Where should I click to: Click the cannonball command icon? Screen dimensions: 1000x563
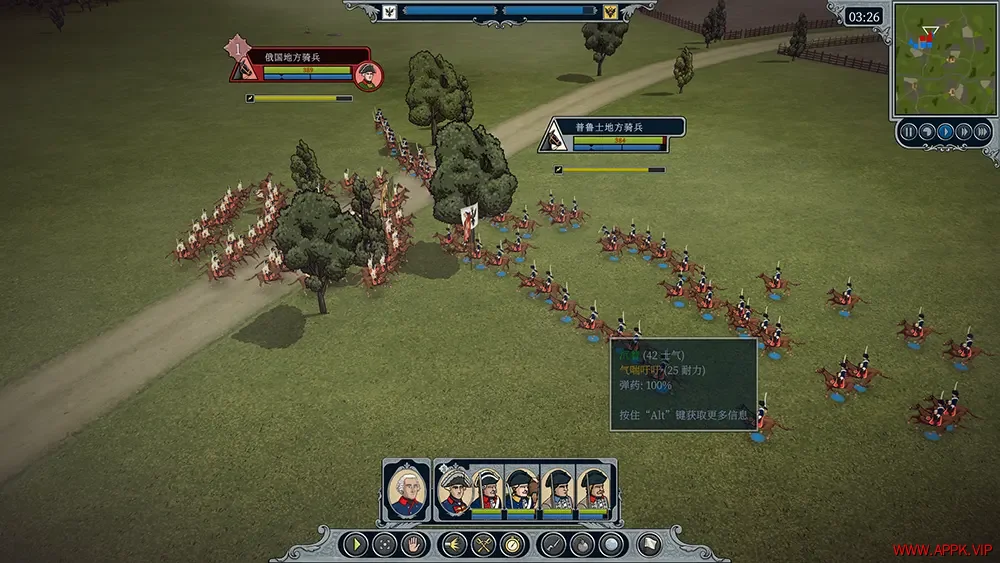click(x=610, y=545)
